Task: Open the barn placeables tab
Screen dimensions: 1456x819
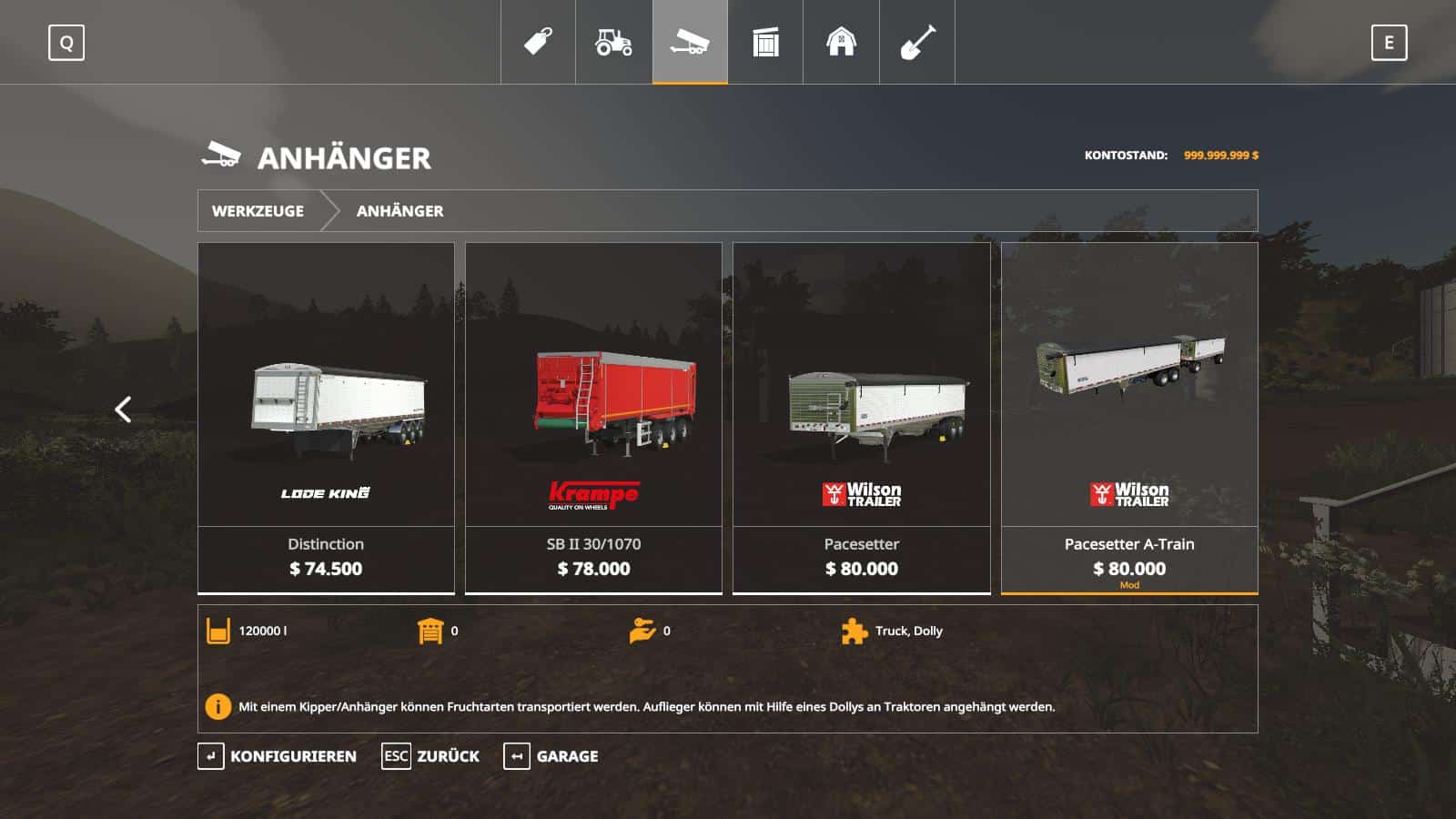Action: pyautogui.click(x=841, y=42)
